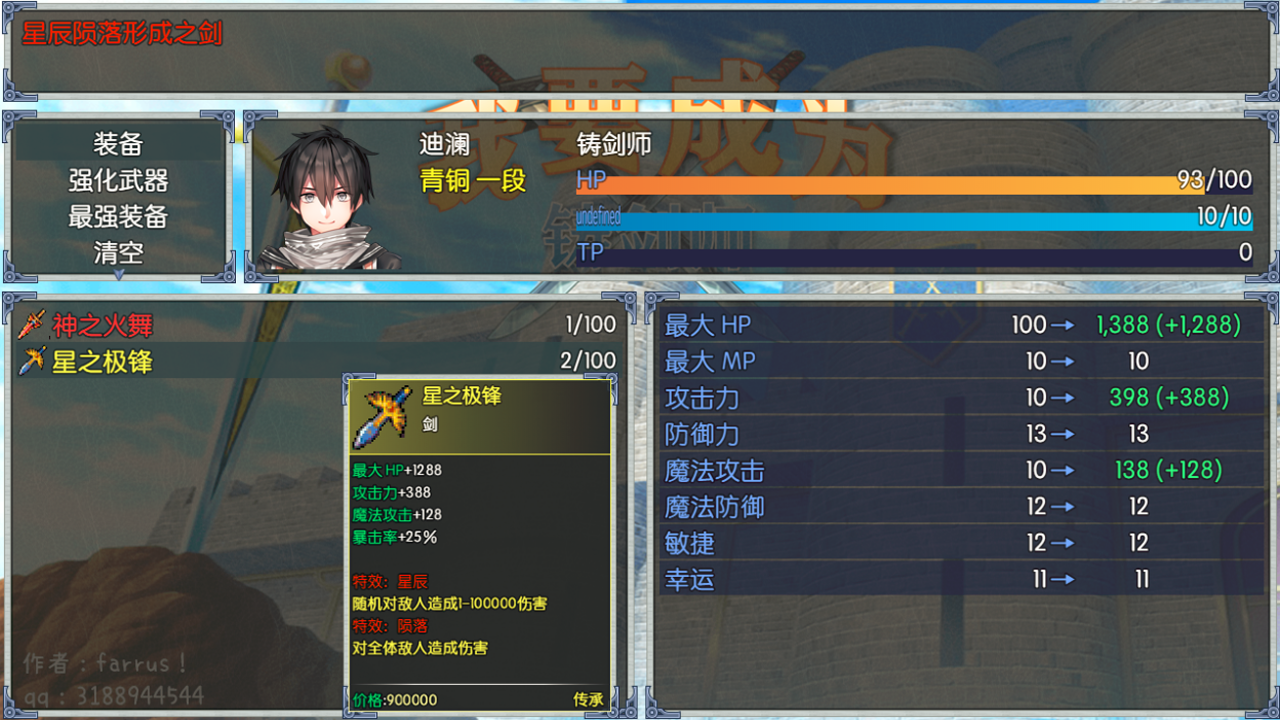
Task: Click the 传承 inheritance label
Action: pyautogui.click(x=588, y=700)
